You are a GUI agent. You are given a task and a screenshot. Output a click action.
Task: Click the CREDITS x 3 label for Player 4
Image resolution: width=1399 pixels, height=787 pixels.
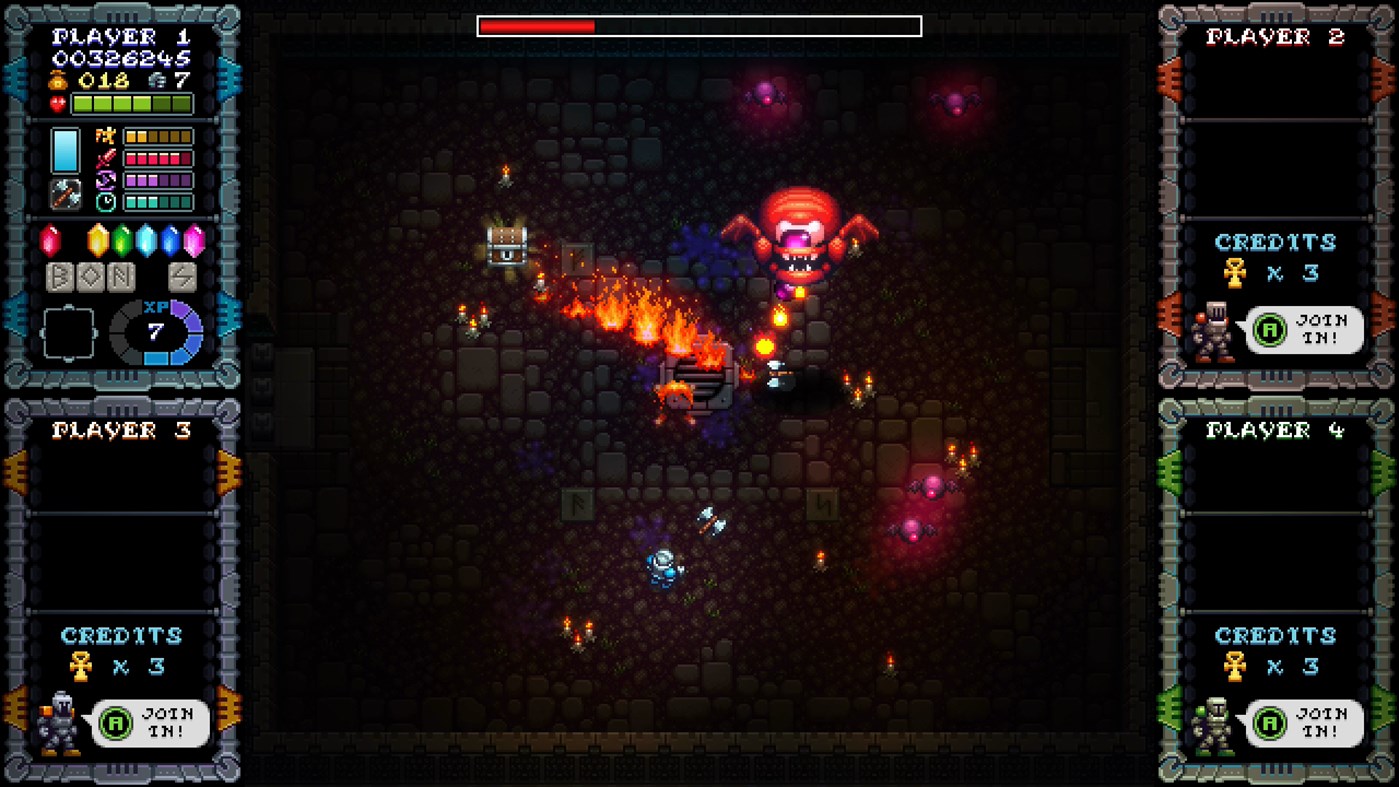(1278, 650)
